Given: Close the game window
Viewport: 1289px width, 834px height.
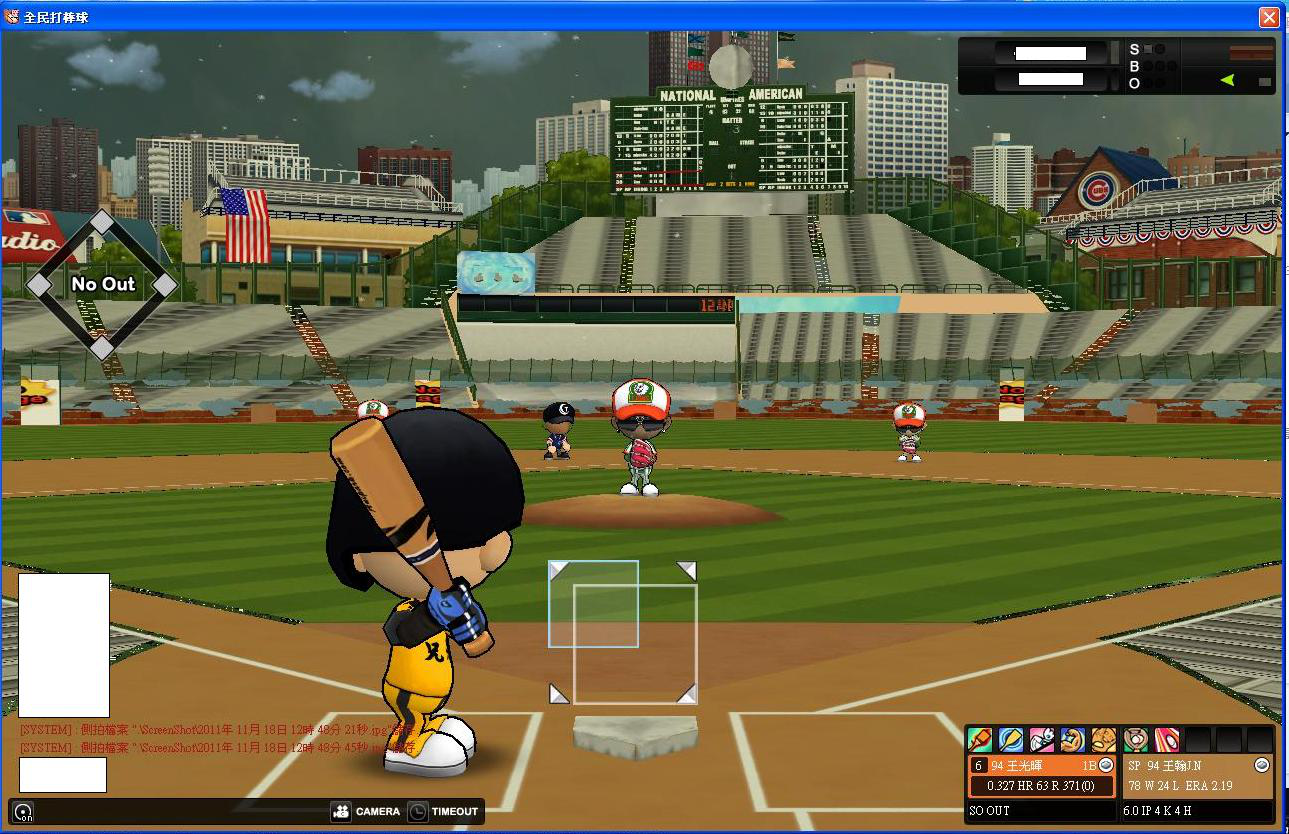Looking at the screenshot, I should point(1269,17).
